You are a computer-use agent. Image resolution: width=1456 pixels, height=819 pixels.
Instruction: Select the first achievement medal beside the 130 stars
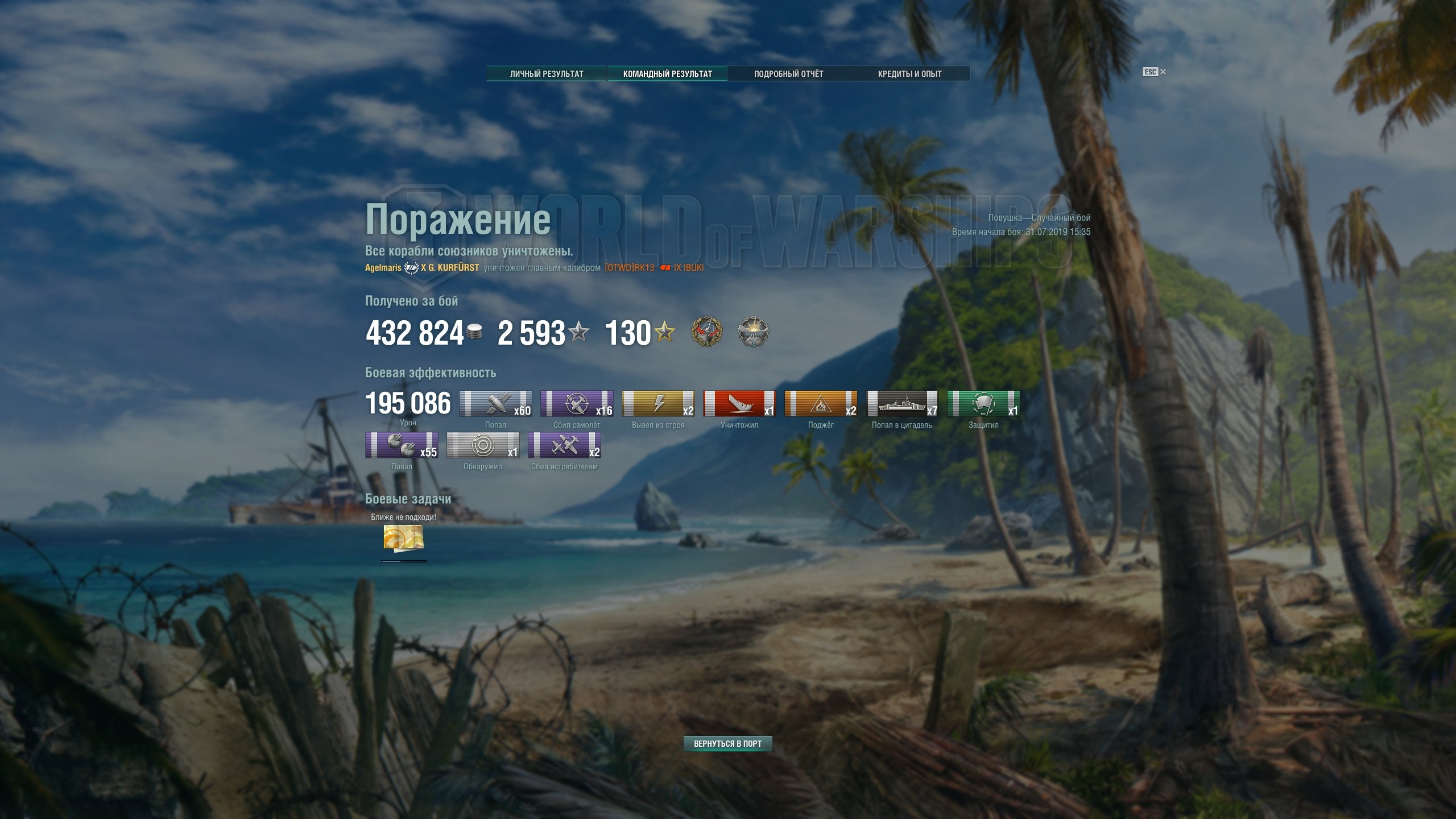click(707, 332)
